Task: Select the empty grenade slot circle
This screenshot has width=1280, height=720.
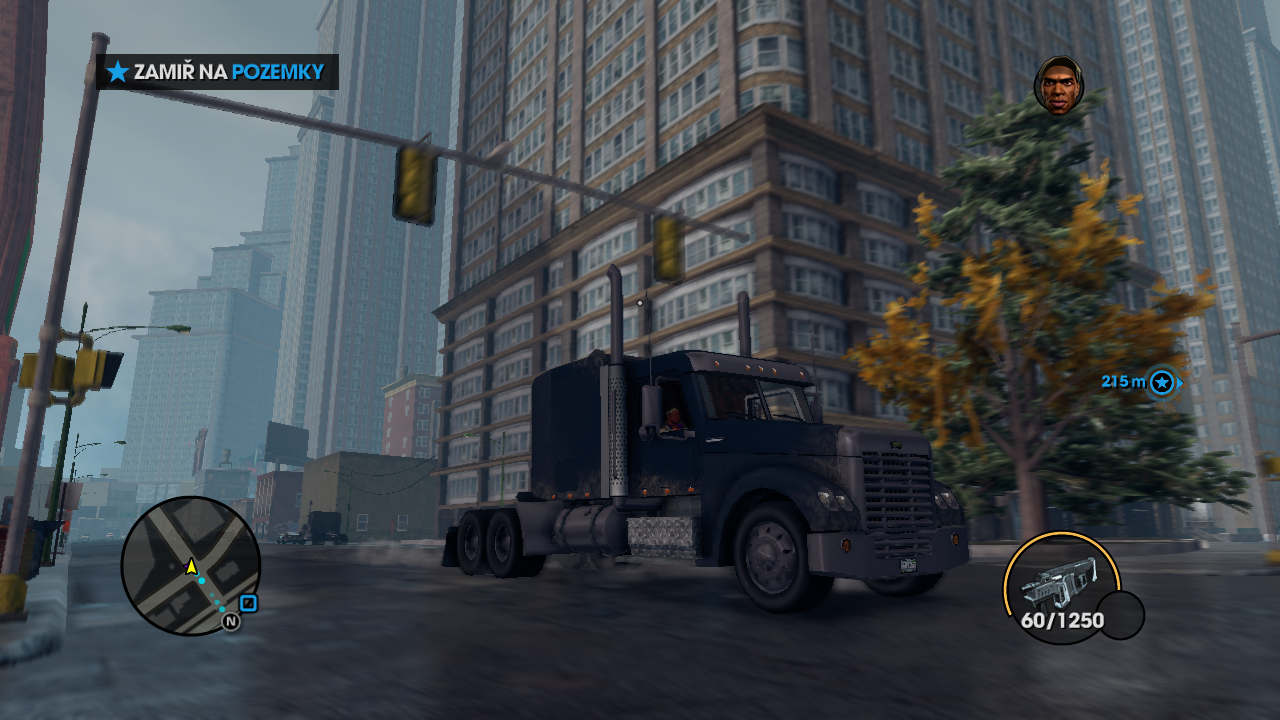Action: [1121, 615]
